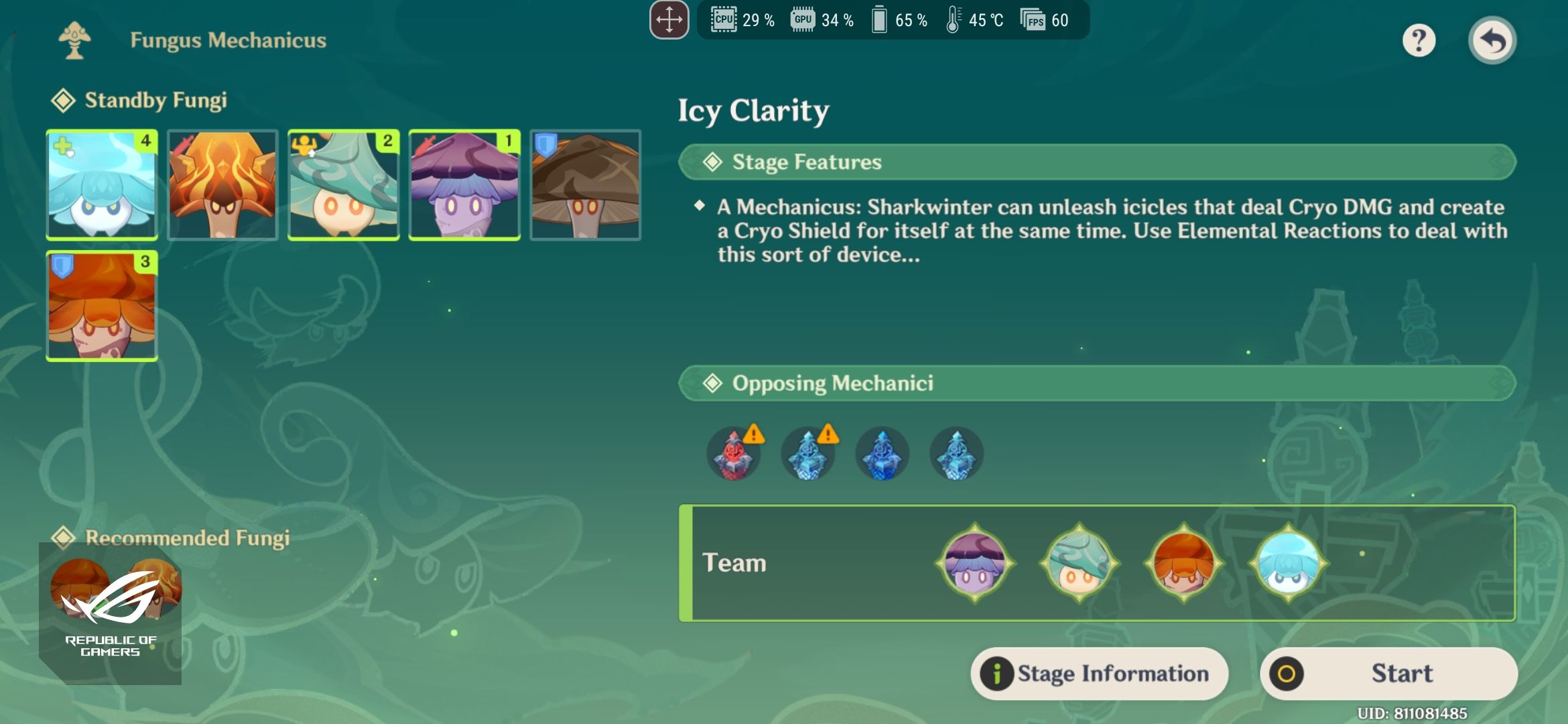This screenshot has width=1568, height=724.
Task: Click the last opposing Mechanicus device icon
Action: pyautogui.click(x=956, y=454)
